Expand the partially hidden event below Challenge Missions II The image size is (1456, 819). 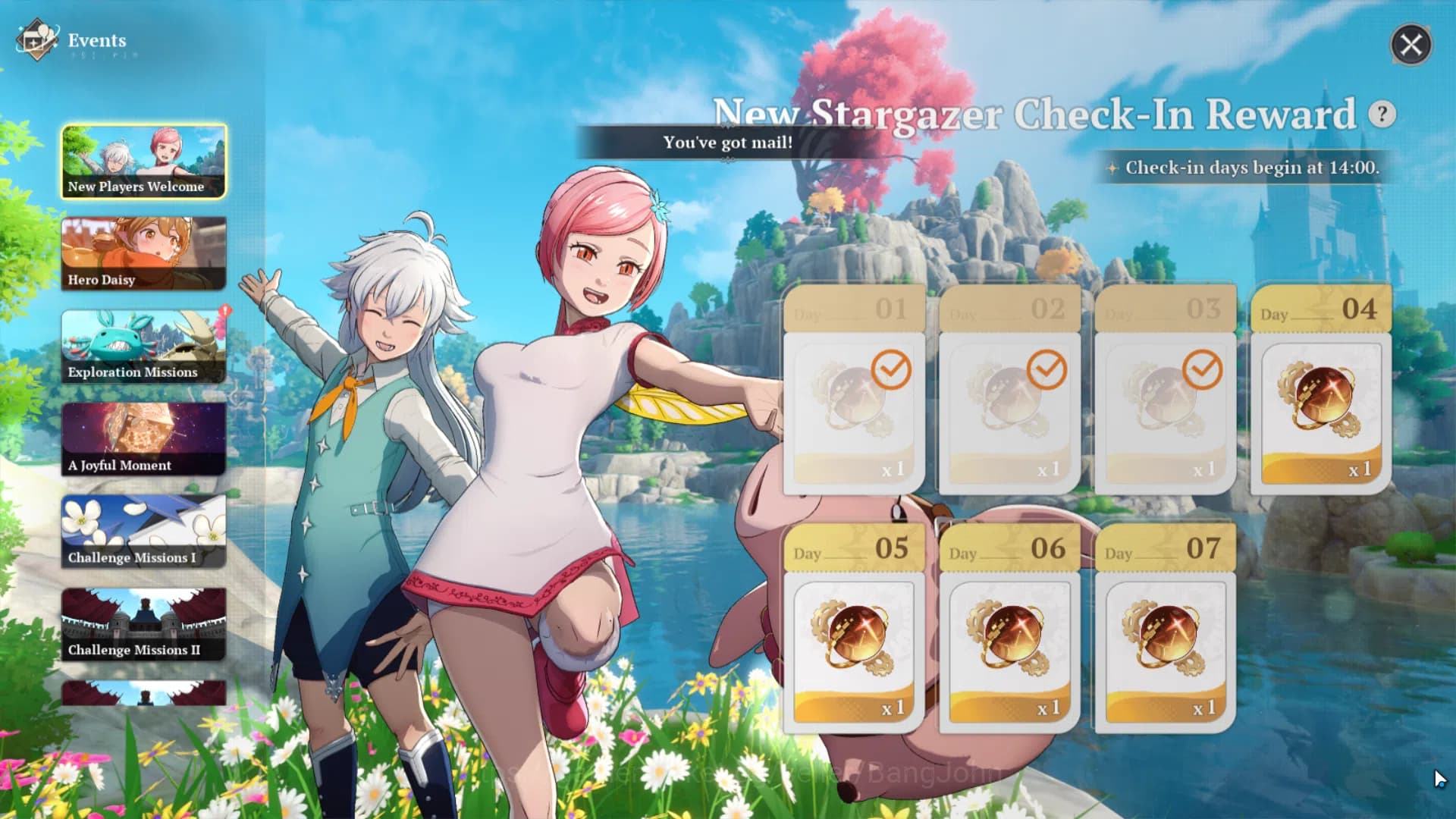(144, 694)
